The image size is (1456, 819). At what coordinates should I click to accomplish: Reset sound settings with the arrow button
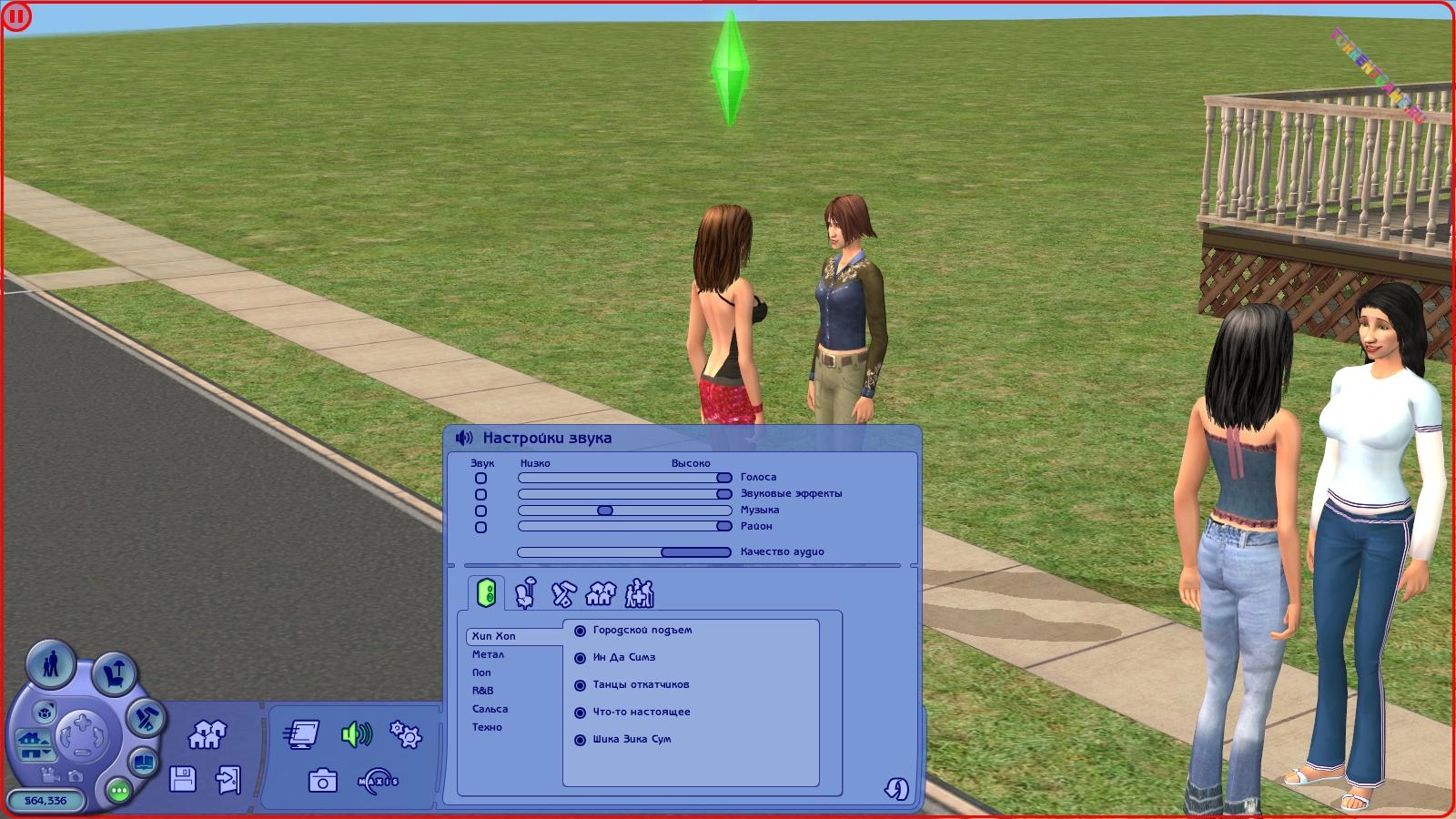tap(896, 788)
